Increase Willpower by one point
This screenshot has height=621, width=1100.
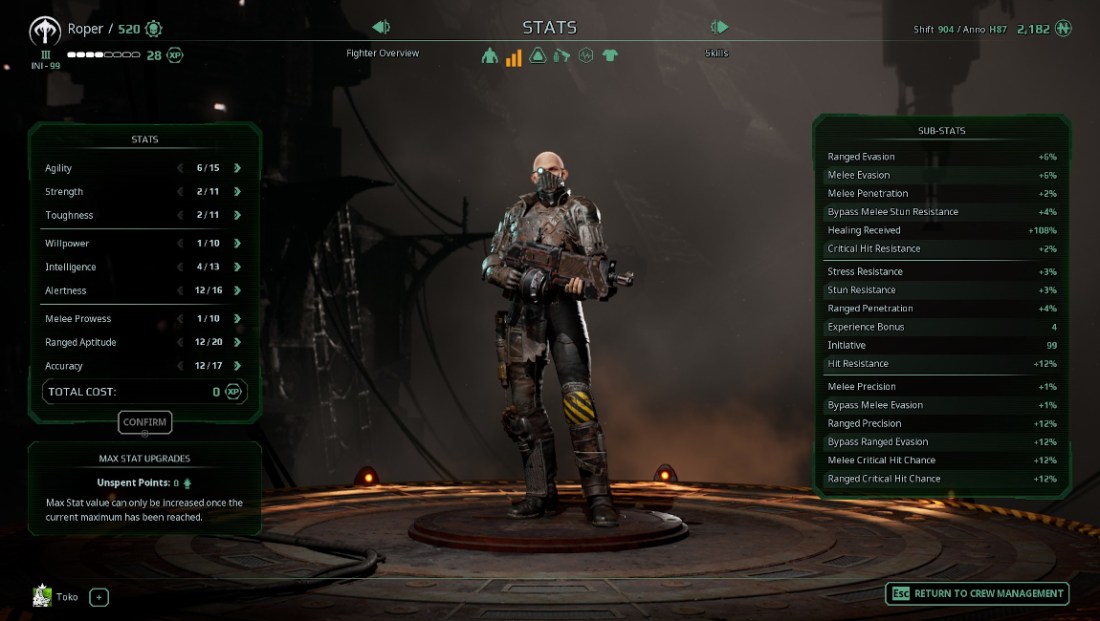click(x=237, y=243)
